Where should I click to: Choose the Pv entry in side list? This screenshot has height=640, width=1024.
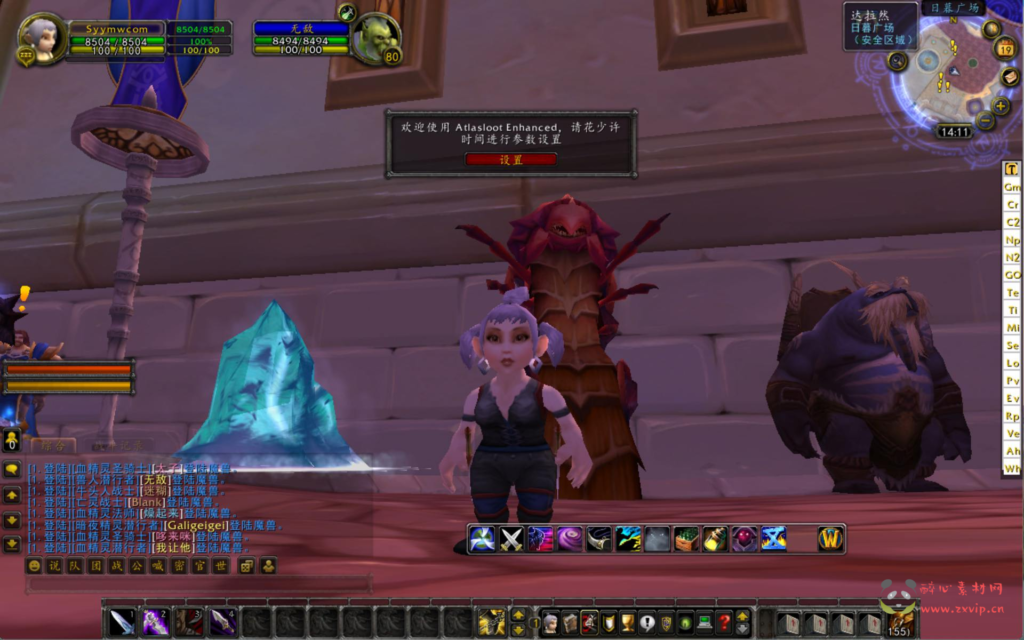coord(1012,381)
